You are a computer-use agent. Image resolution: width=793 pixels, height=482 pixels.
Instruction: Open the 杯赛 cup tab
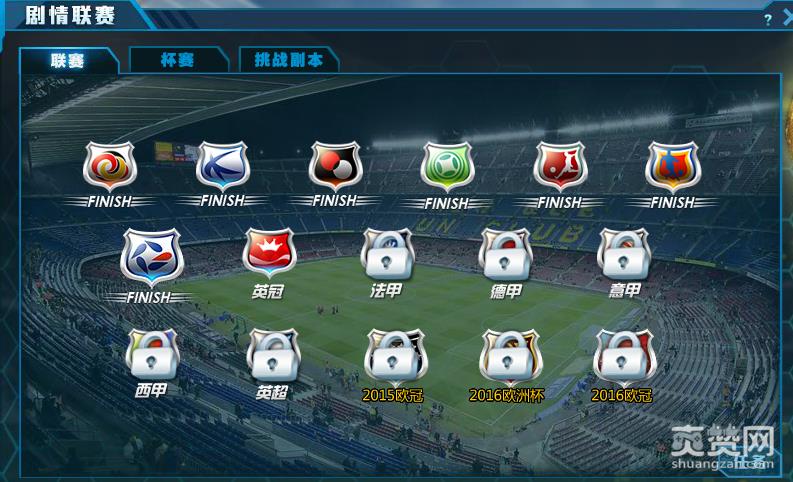coord(177,61)
